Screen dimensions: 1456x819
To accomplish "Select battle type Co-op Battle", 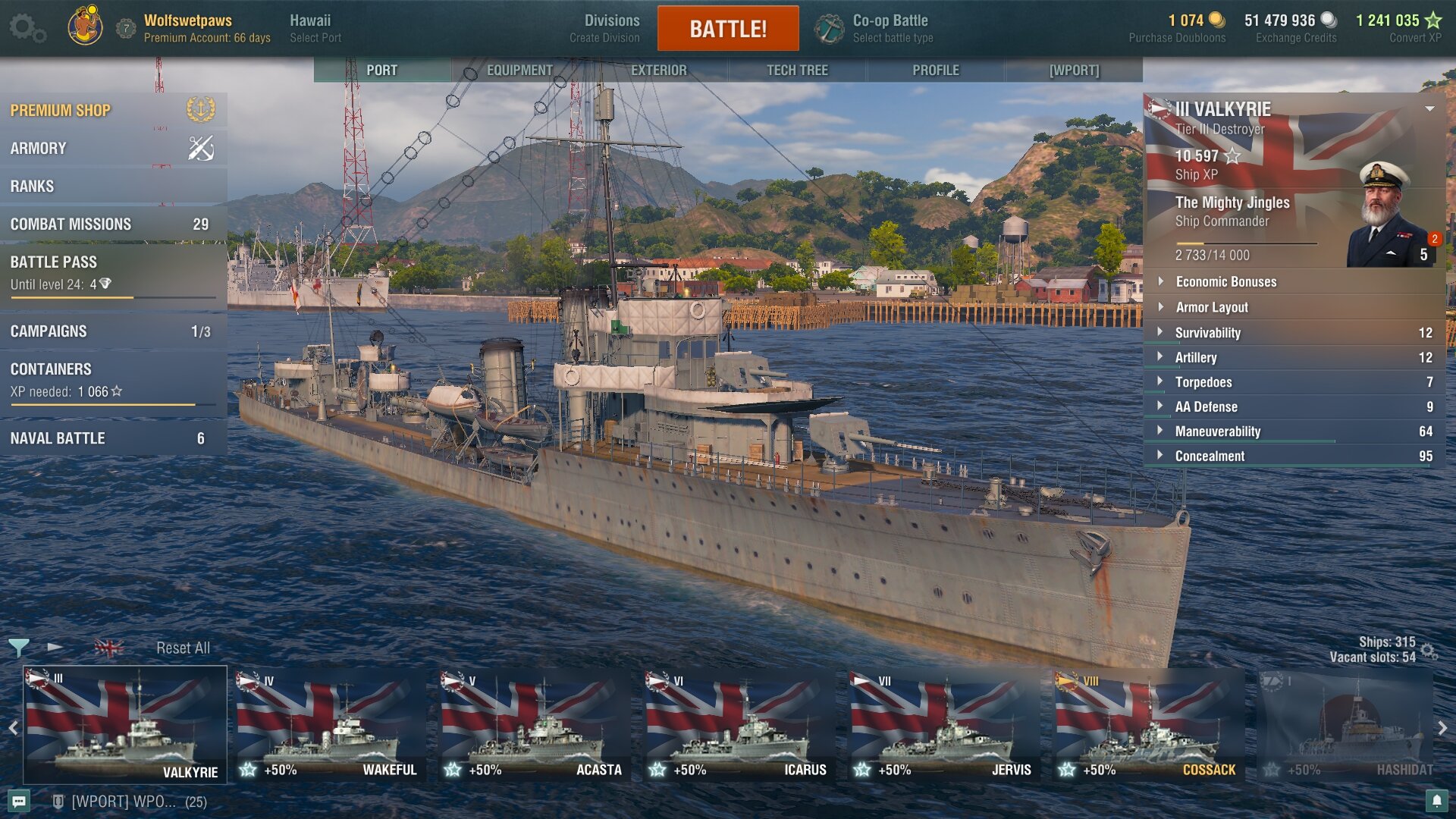I will [889, 28].
